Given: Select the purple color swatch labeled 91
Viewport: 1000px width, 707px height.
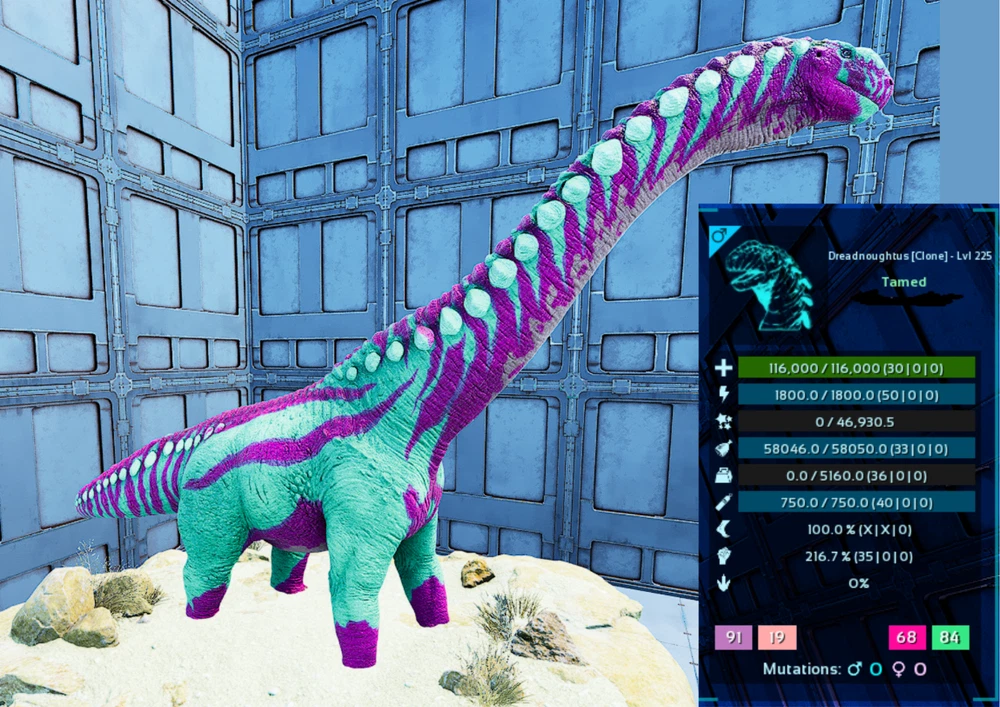Looking at the screenshot, I should [x=735, y=638].
